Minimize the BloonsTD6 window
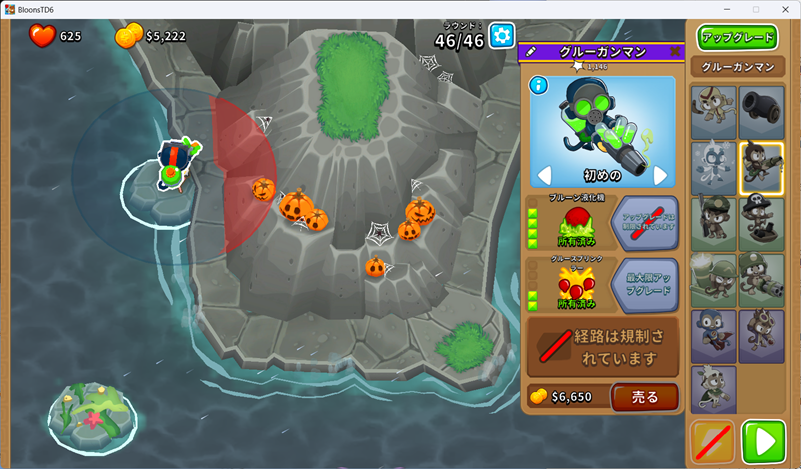 [727, 9]
